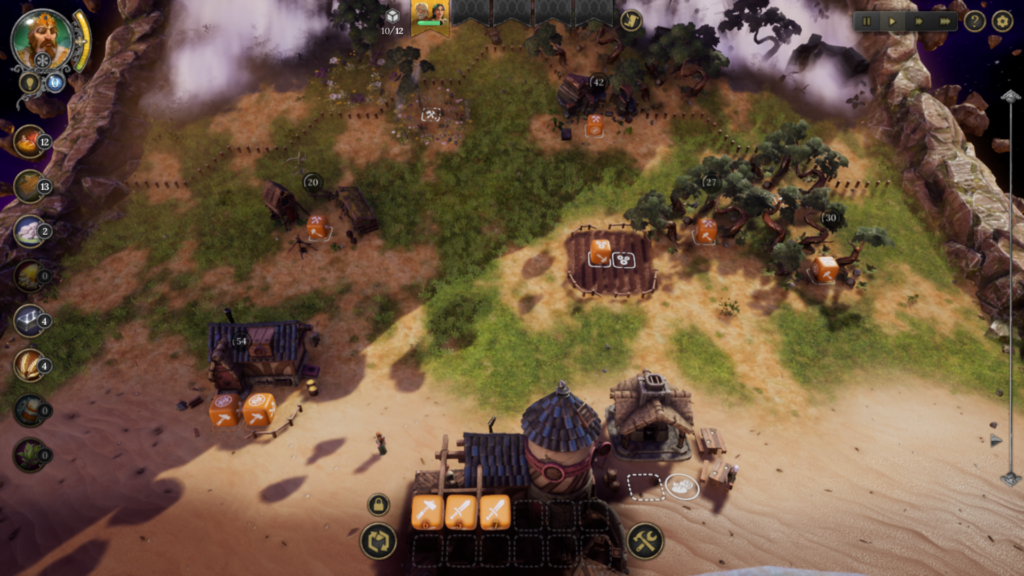
Task: Set the game to triple fastest speed
Action: pyautogui.click(x=943, y=21)
